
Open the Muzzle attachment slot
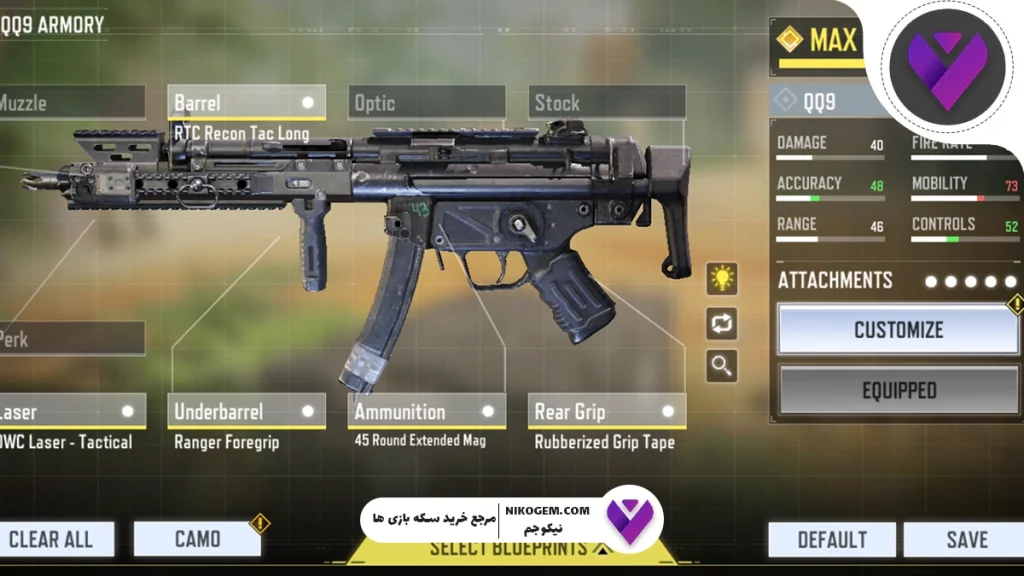coord(70,103)
